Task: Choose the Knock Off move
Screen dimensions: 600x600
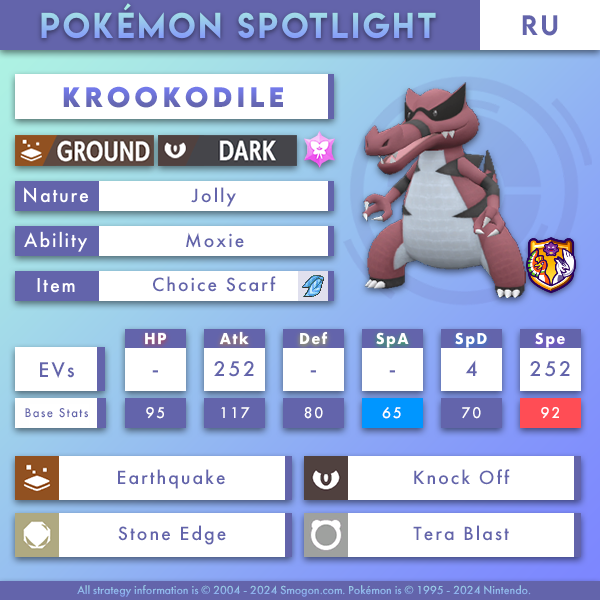Action: tap(460, 478)
